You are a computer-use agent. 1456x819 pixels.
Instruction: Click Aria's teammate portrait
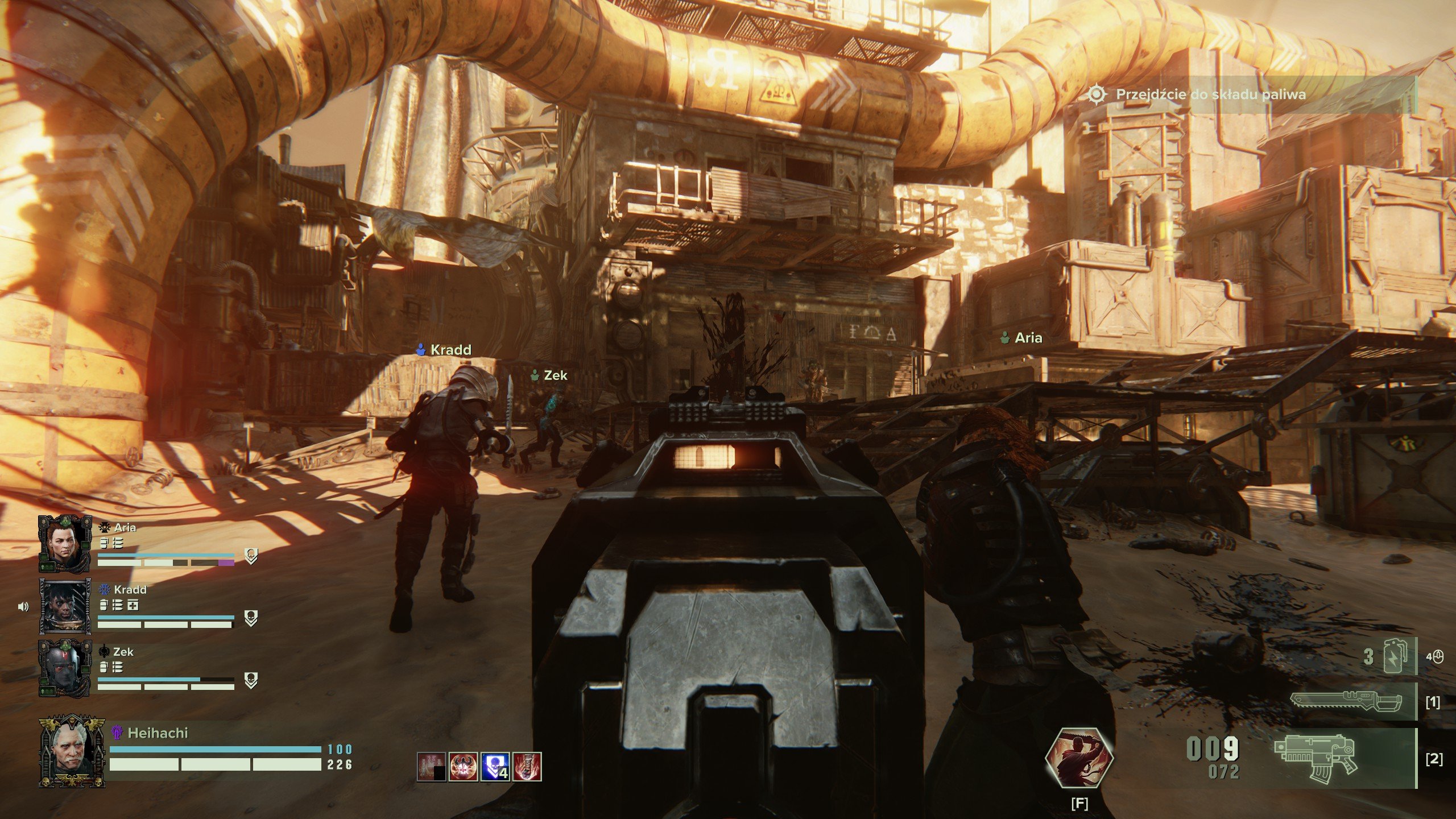tap(65, 543)
